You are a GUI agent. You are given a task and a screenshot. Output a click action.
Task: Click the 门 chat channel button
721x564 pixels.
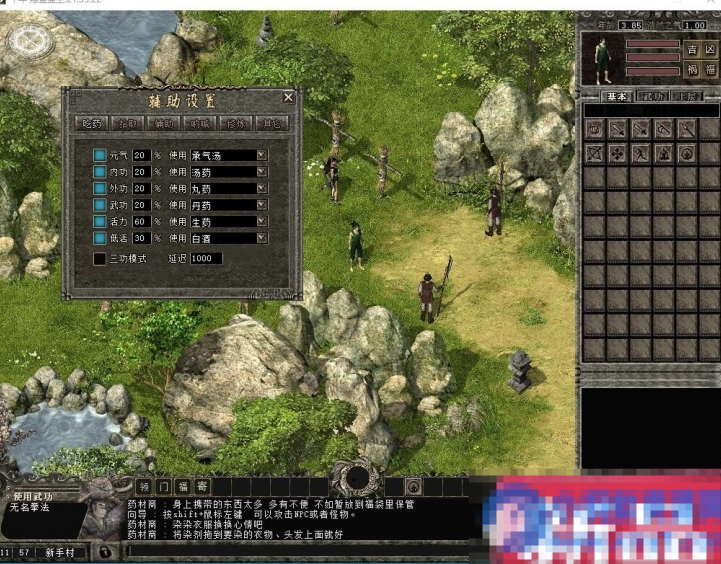pyautogui.click(x=164, y=487)
